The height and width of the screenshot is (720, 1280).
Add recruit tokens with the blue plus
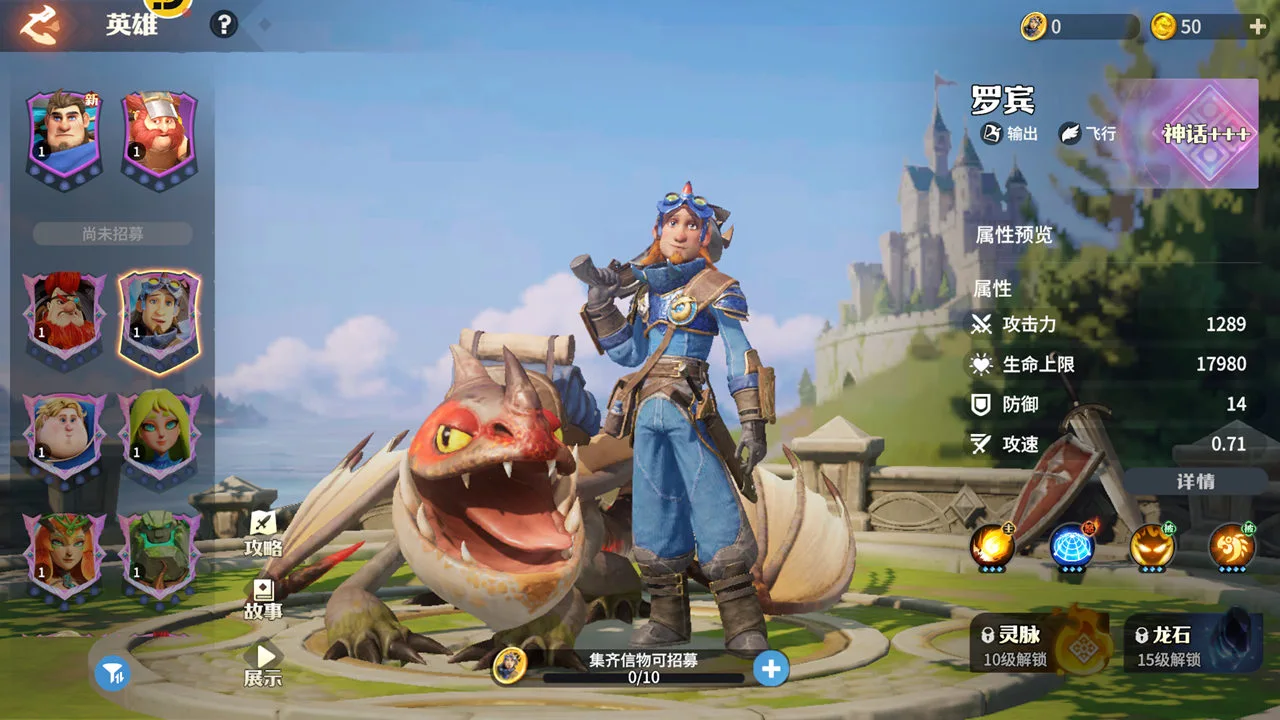pyautogui.click(x=770, y=668)
